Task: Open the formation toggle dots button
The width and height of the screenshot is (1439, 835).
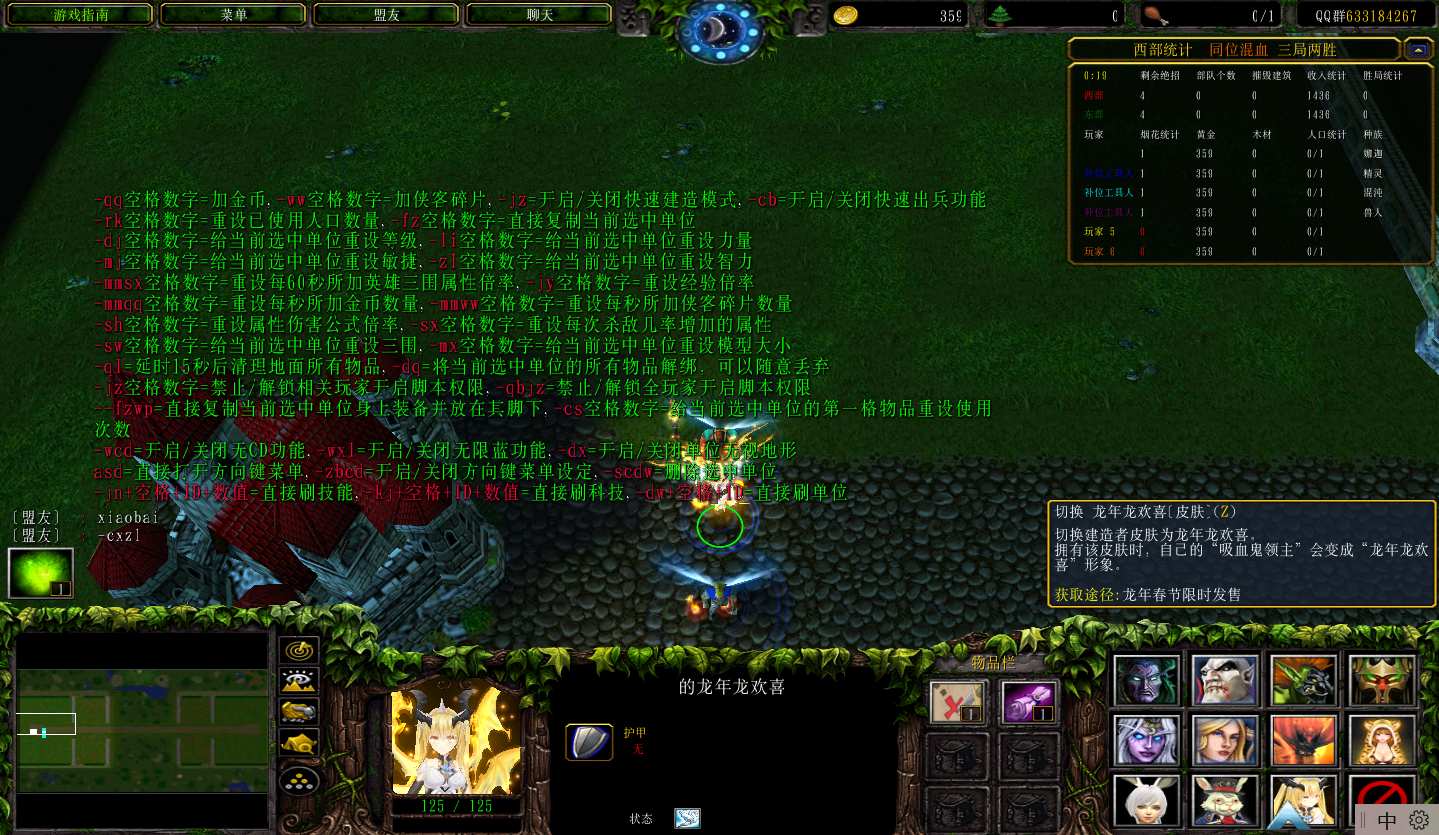Action: (x=299, y=778)
